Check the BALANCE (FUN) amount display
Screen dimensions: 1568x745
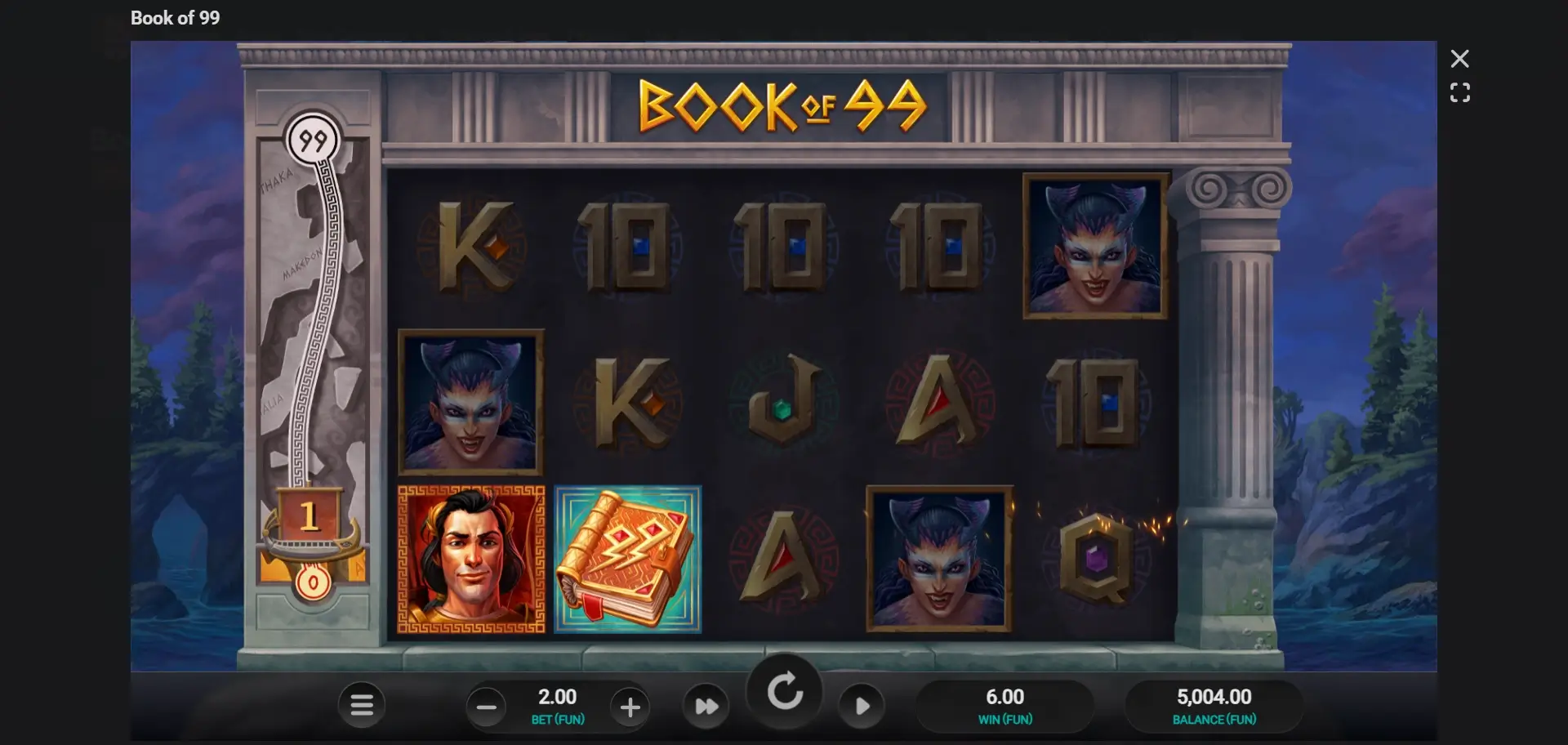pyautogui.click(x=1214, y=706)
